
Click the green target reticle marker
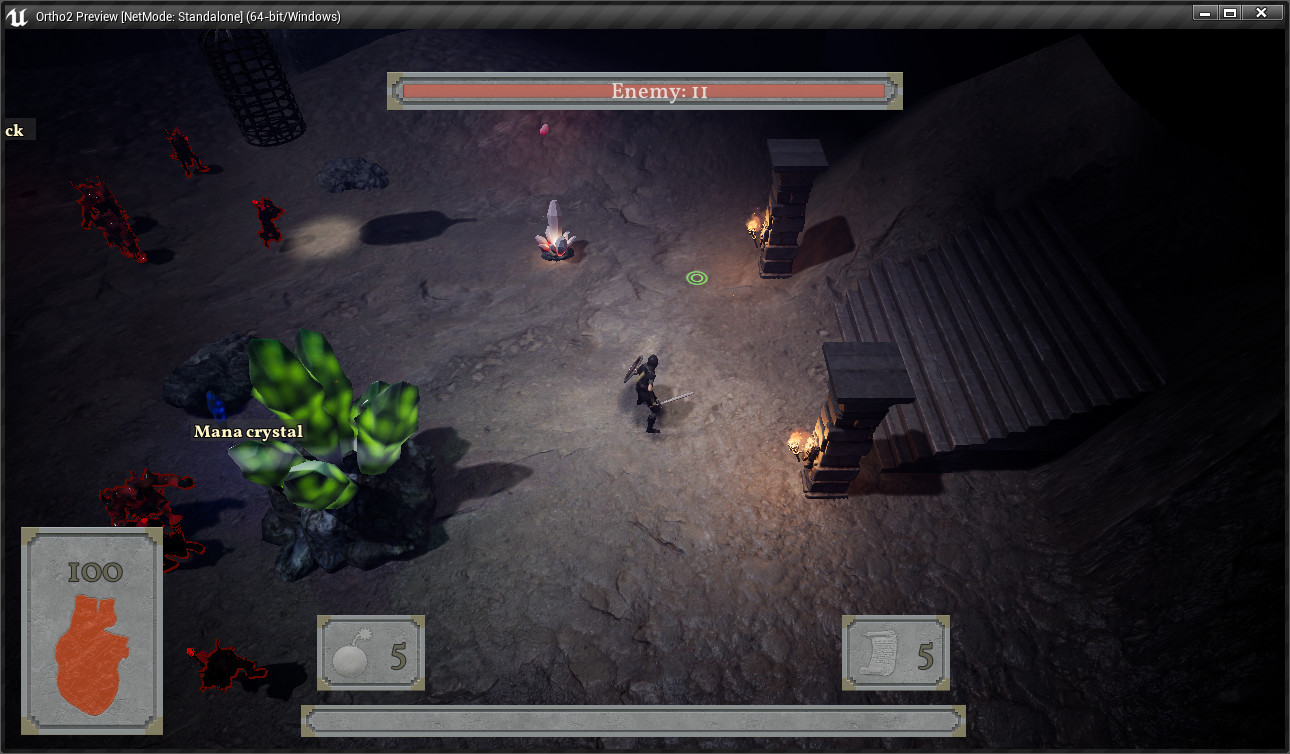point(697,277)
